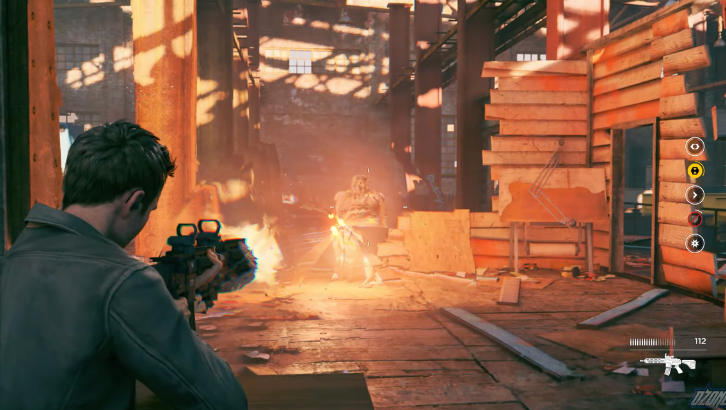Trigger the arrow-shaped Time Dodge ability icon
726x410 pixels.
coord(695,194)
